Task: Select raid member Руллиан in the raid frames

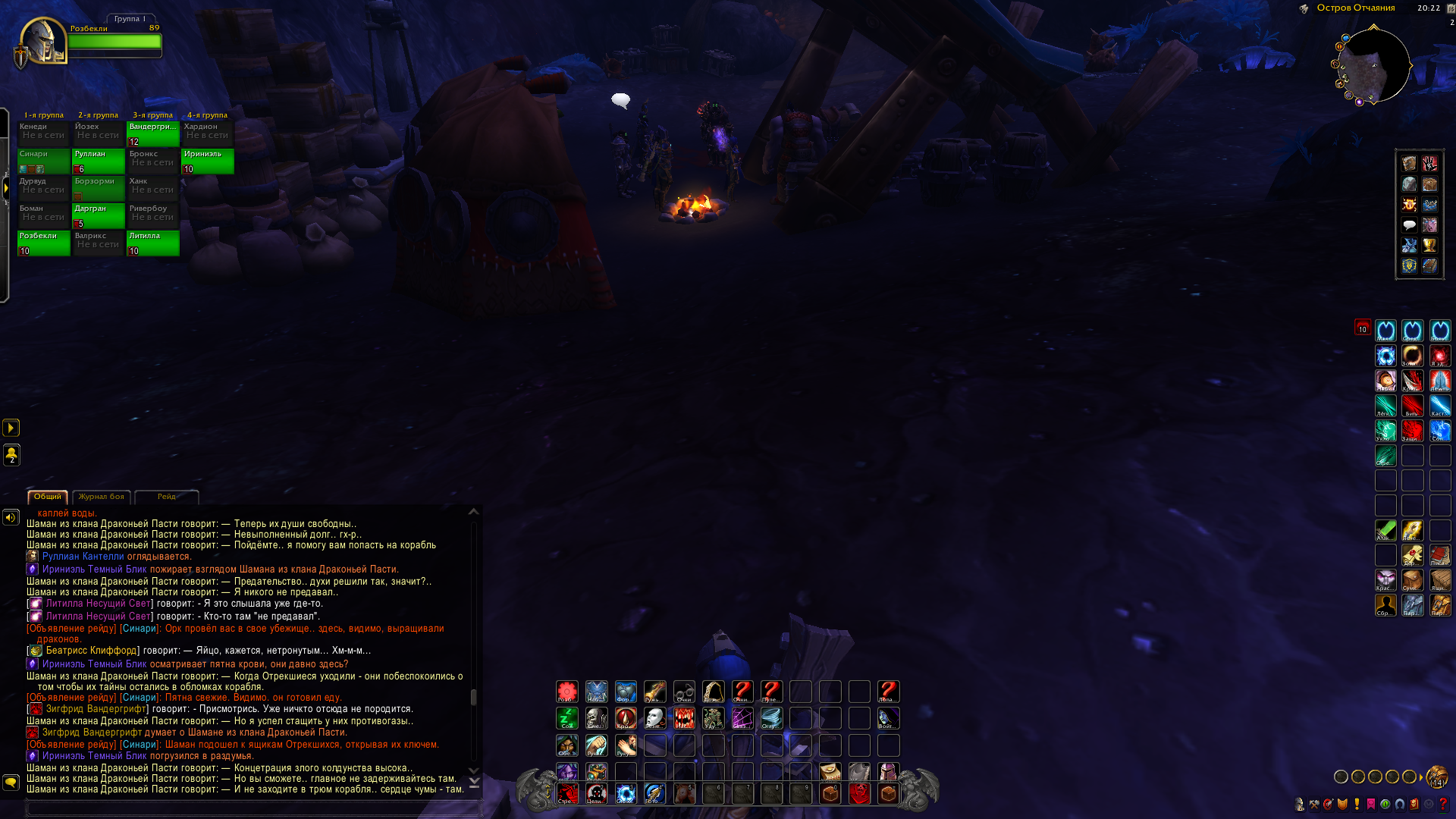Action: point(99,161)
